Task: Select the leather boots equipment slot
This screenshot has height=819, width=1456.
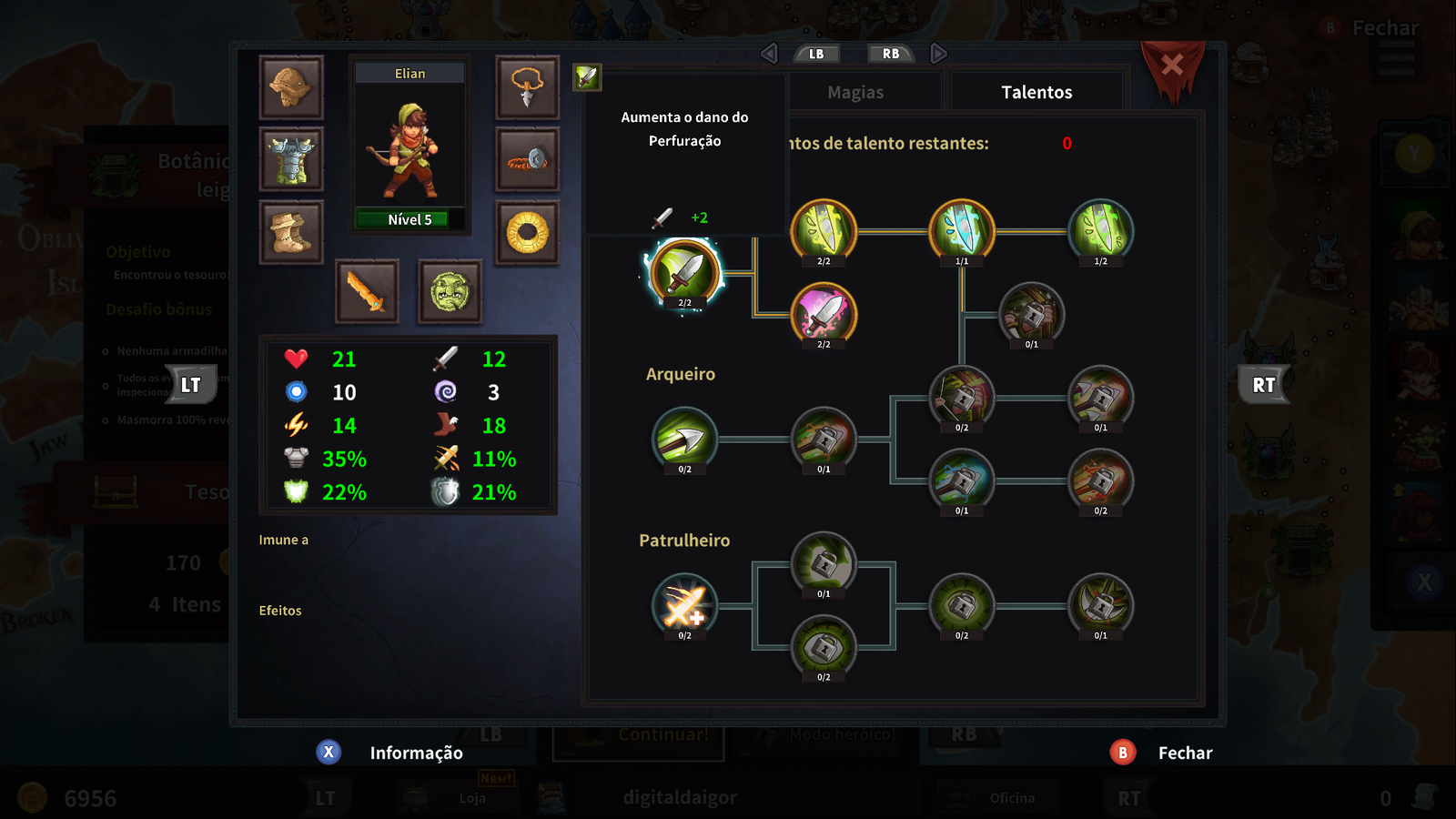Action: [x=291, y=232]
